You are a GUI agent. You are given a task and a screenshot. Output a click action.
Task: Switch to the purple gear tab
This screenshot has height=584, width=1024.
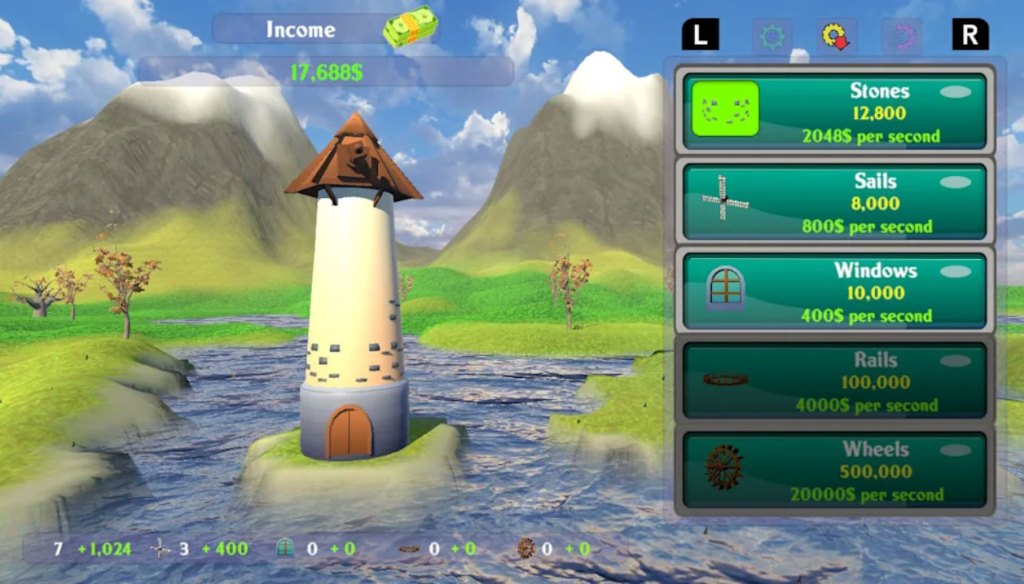[x=901, y=36]
